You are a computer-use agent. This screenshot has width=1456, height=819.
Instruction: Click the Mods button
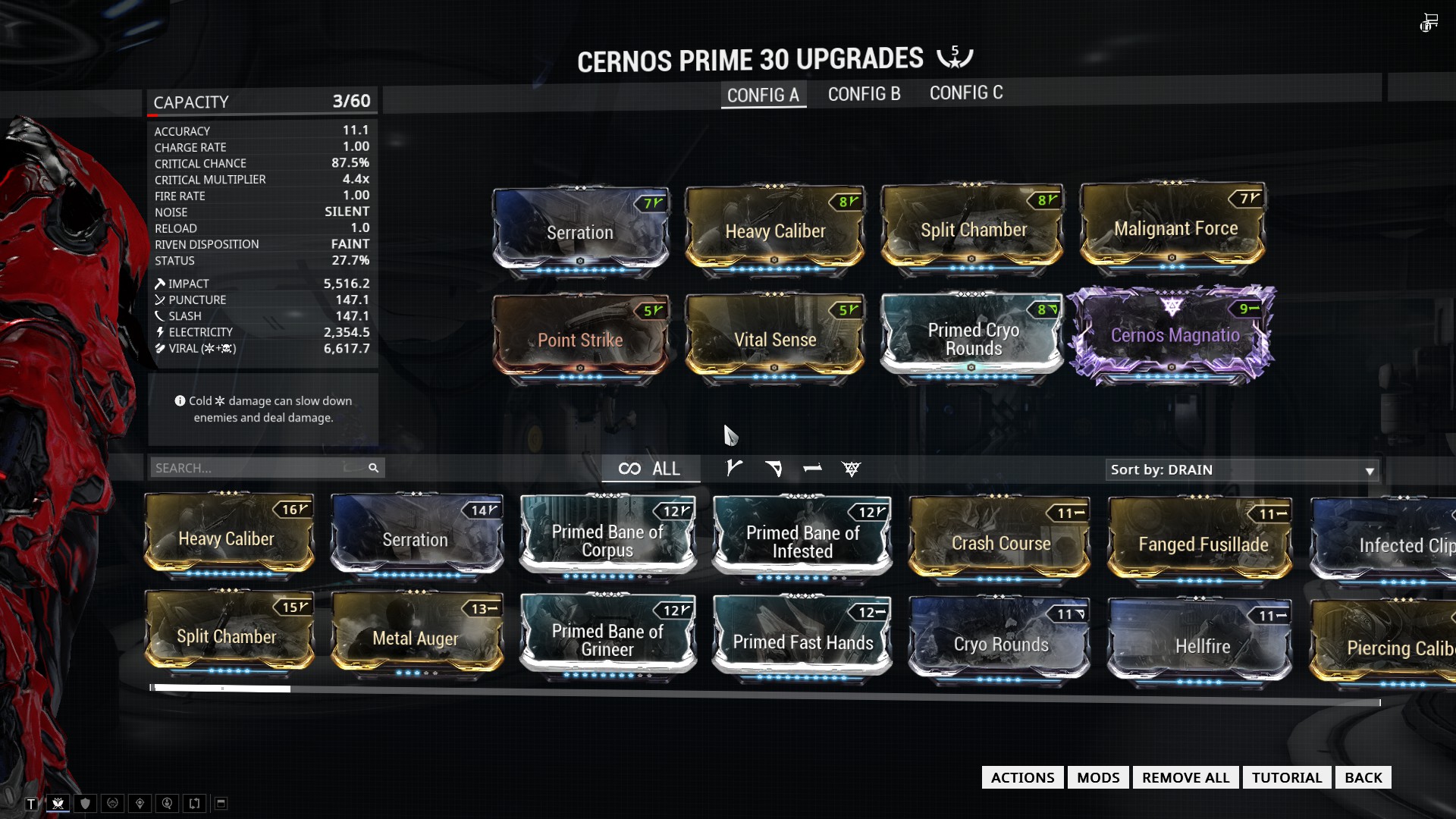click(x=1097, y=777)
